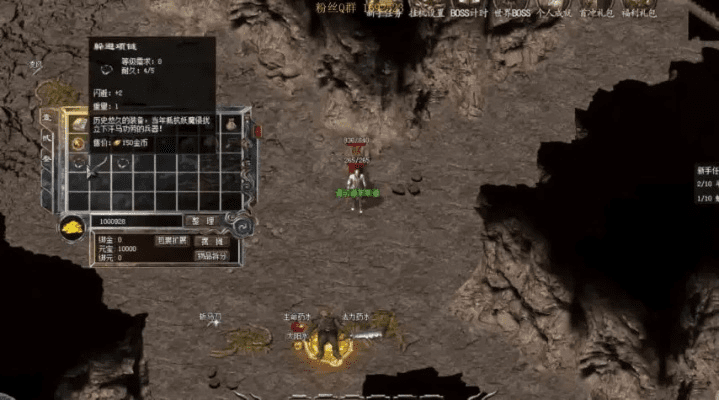Open the 物品拆分 item split option
The height and width of the screenshot is (400, 719).
pyautogui.click(x=212, y=256)
